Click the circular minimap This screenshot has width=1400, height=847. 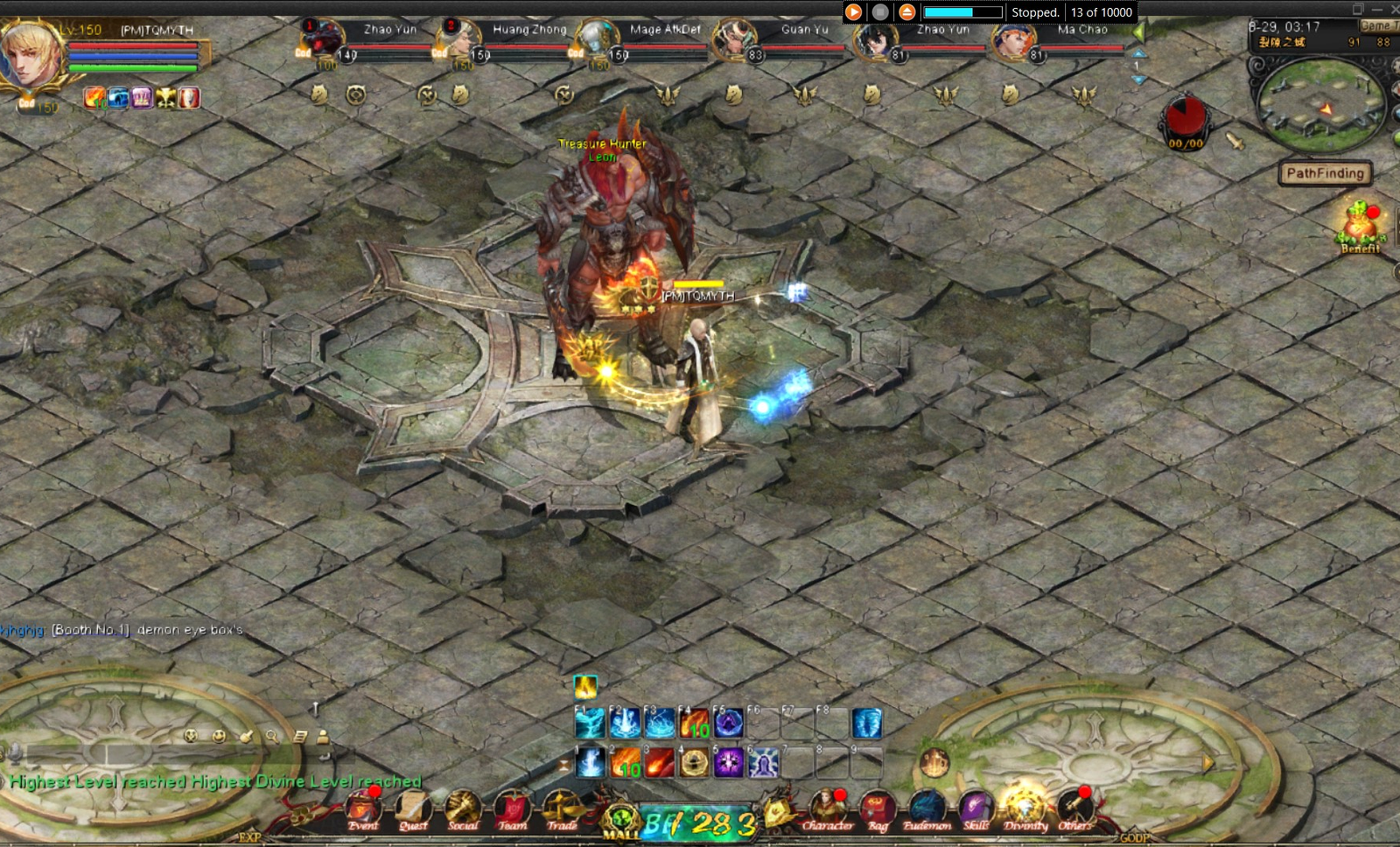(1320, 105)
